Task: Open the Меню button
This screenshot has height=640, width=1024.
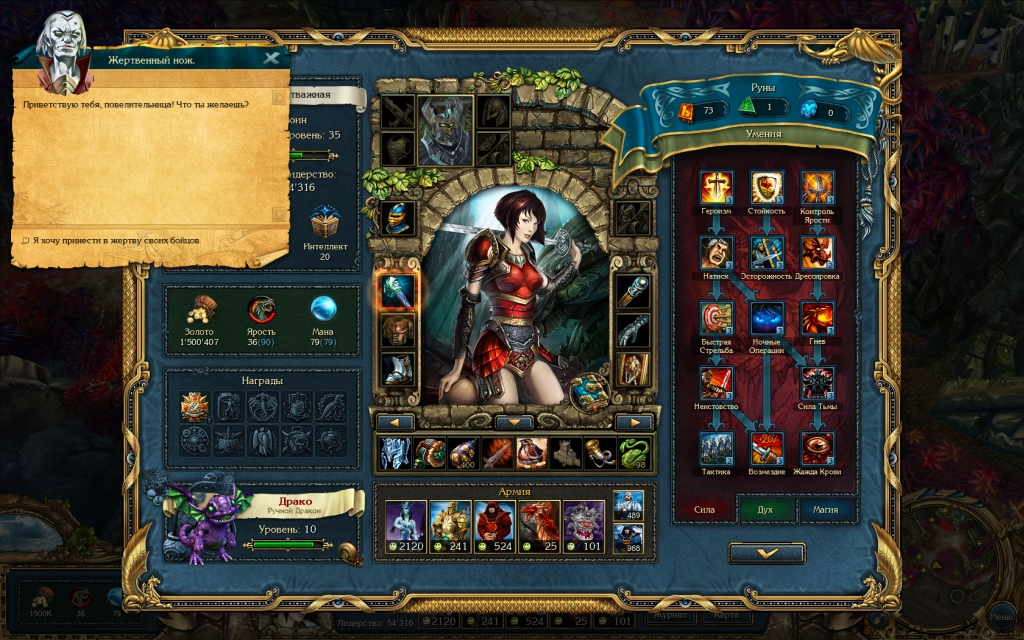Action: pos(1003,612)
